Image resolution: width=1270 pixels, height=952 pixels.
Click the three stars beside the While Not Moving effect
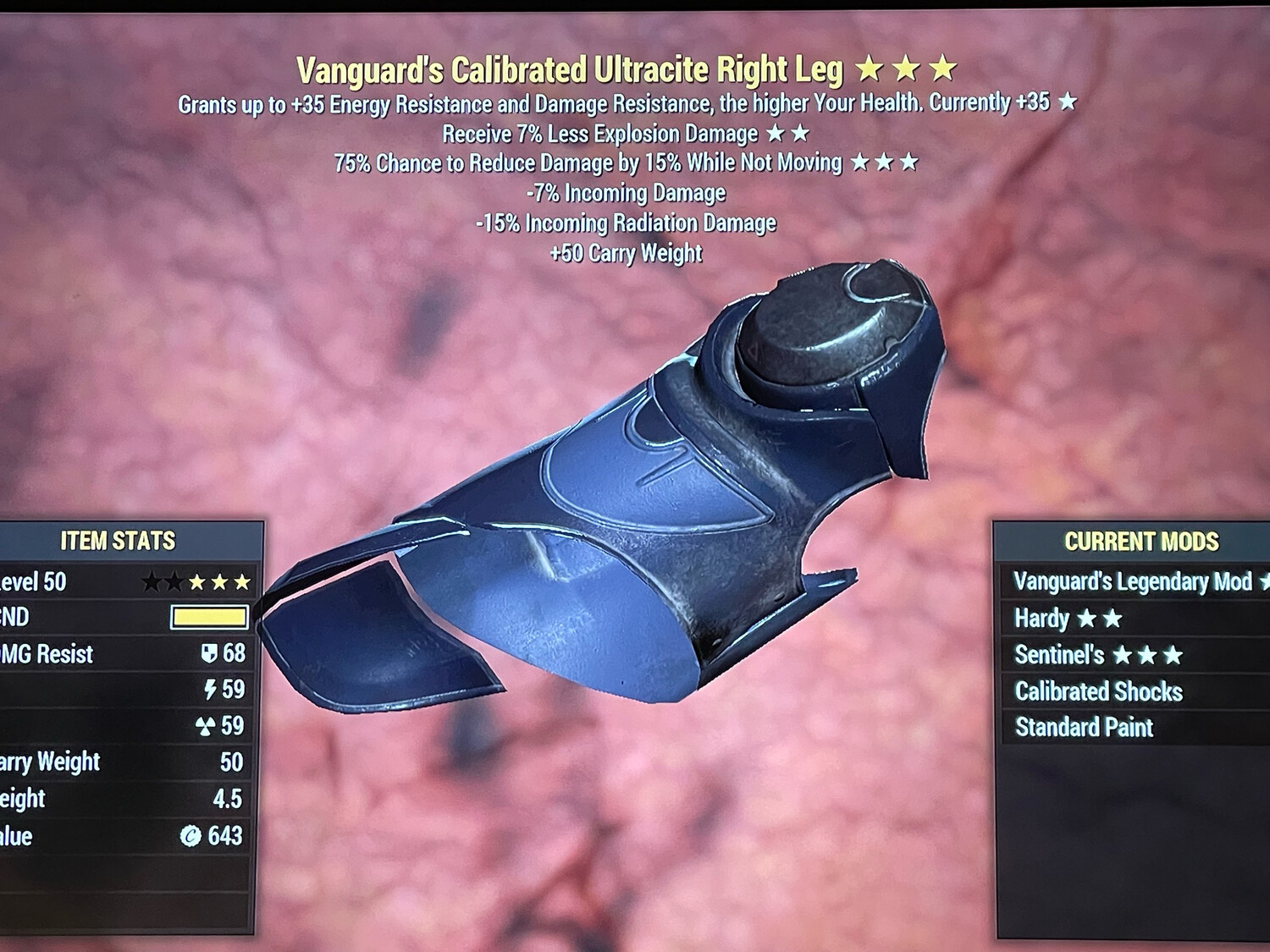(885, 162)
